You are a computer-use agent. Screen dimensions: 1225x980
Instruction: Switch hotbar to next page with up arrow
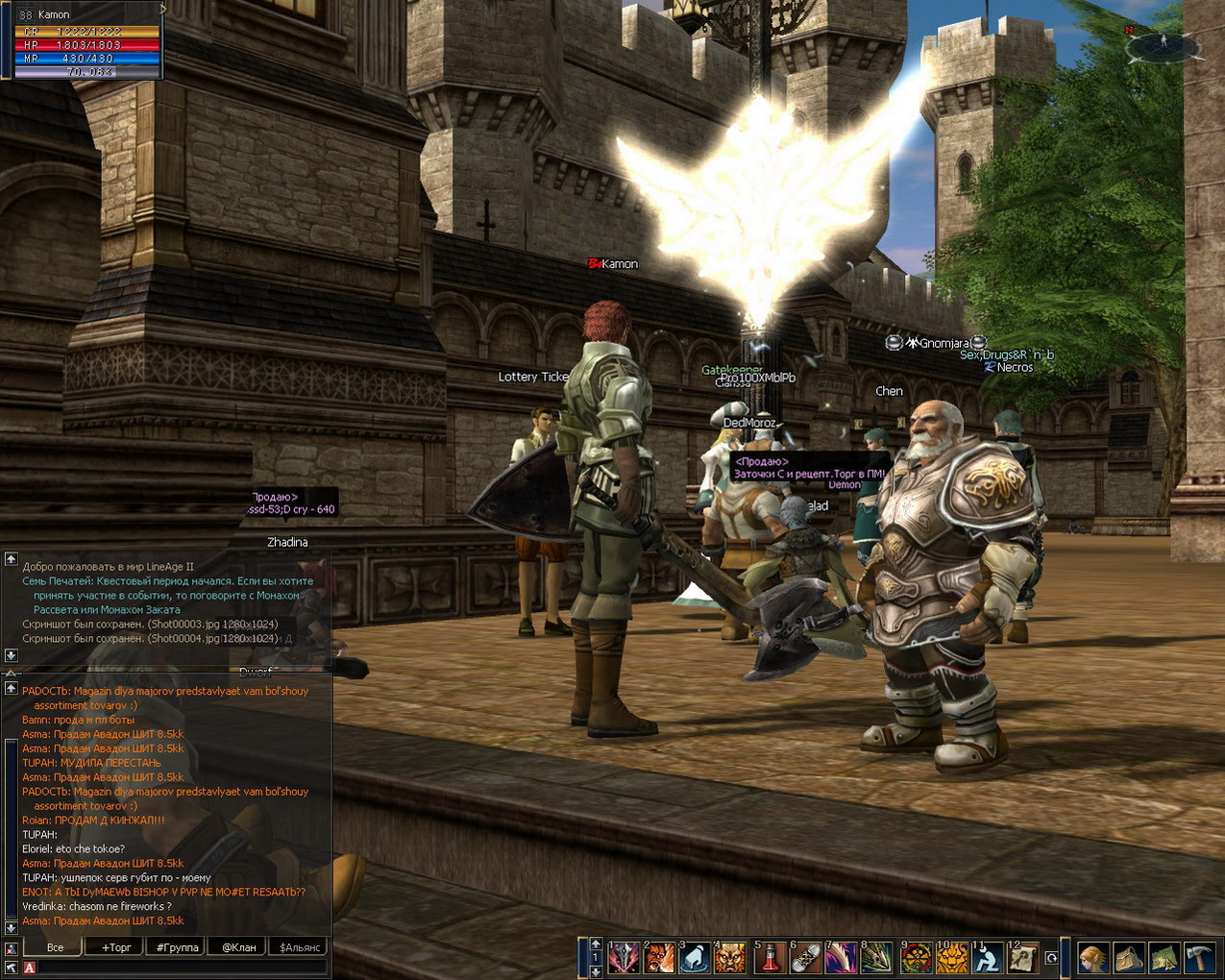[596, 943]
